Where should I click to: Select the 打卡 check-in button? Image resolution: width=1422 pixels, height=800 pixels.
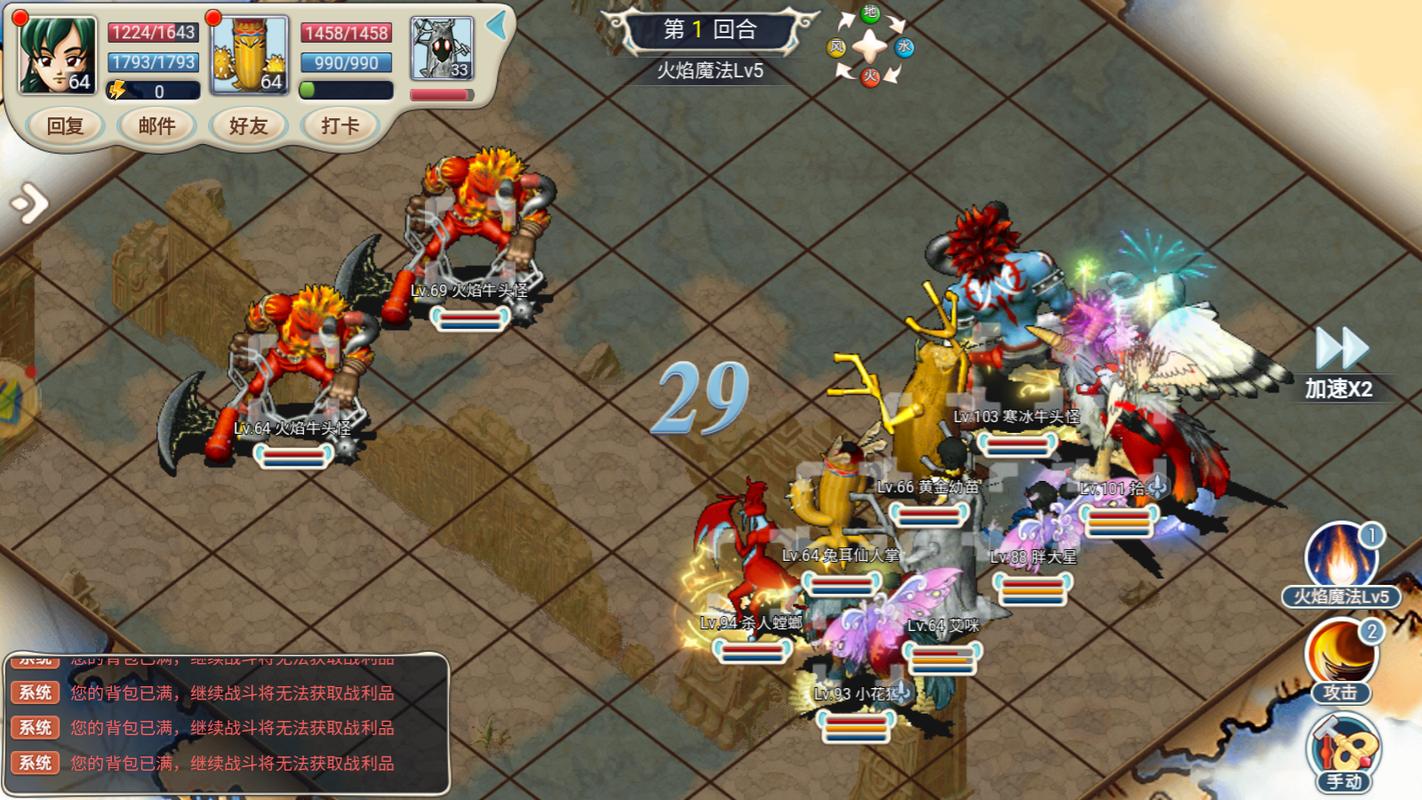click(340, 126)
